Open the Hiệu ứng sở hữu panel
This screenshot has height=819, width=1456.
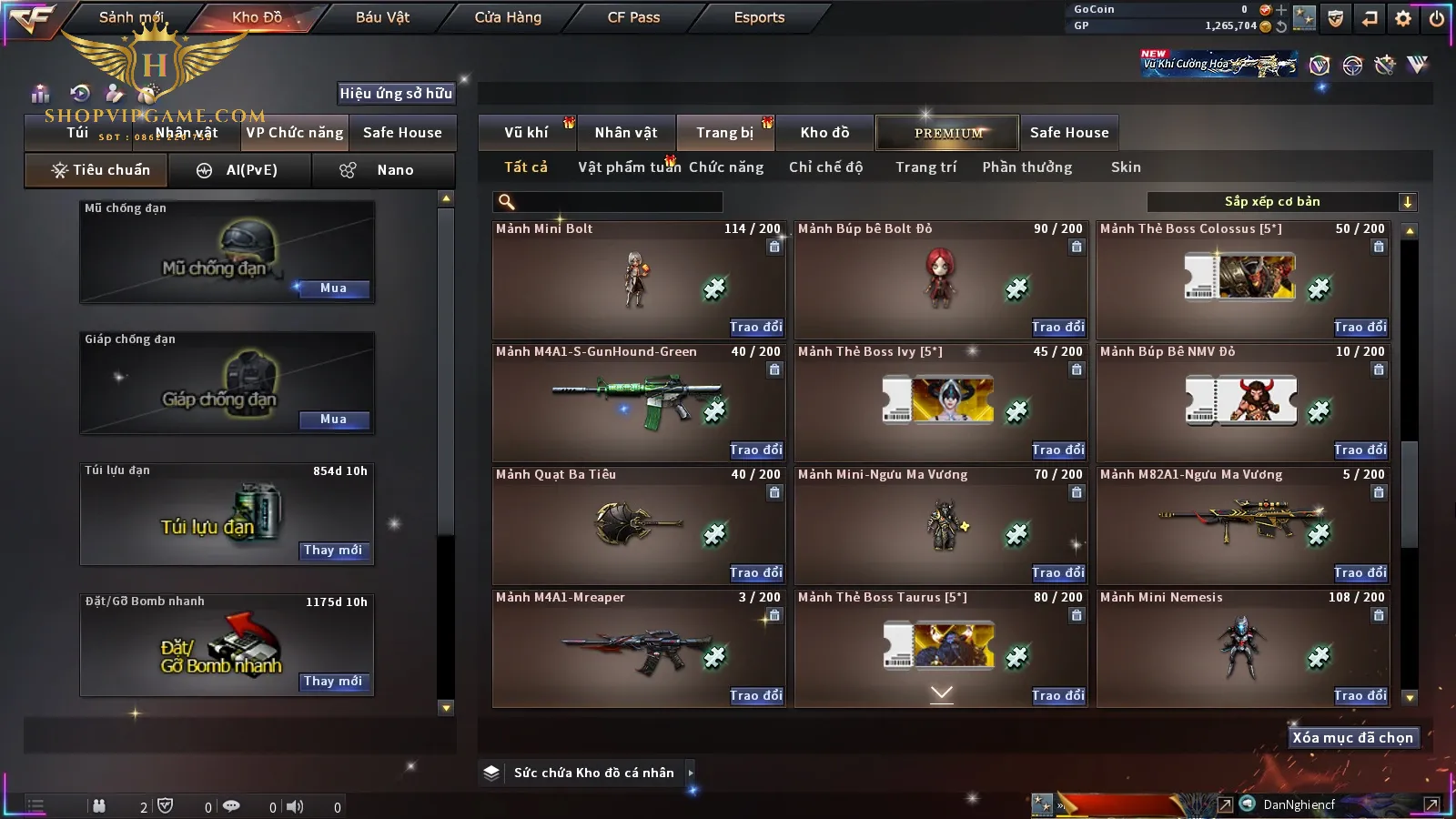pyautogui.click(x=396, y=94)
